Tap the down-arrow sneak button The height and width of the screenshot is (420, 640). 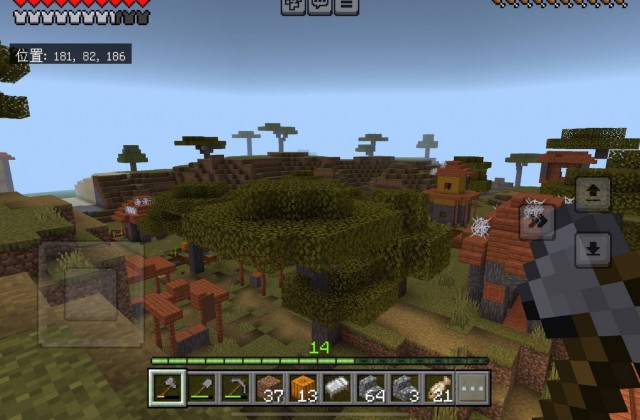click(591, 247)
